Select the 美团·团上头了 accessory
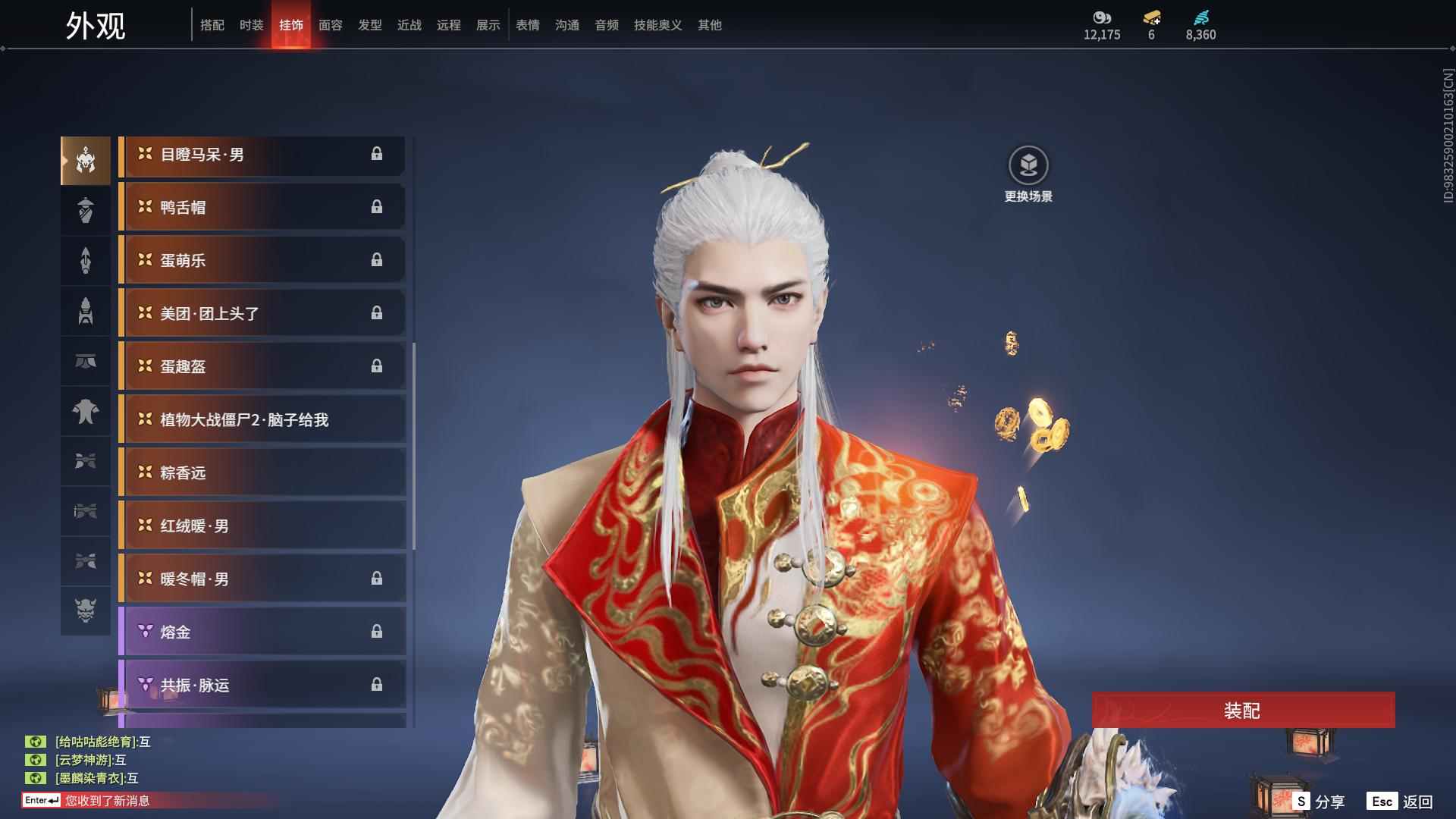1456x819 pixels. [x=262, y=313]
